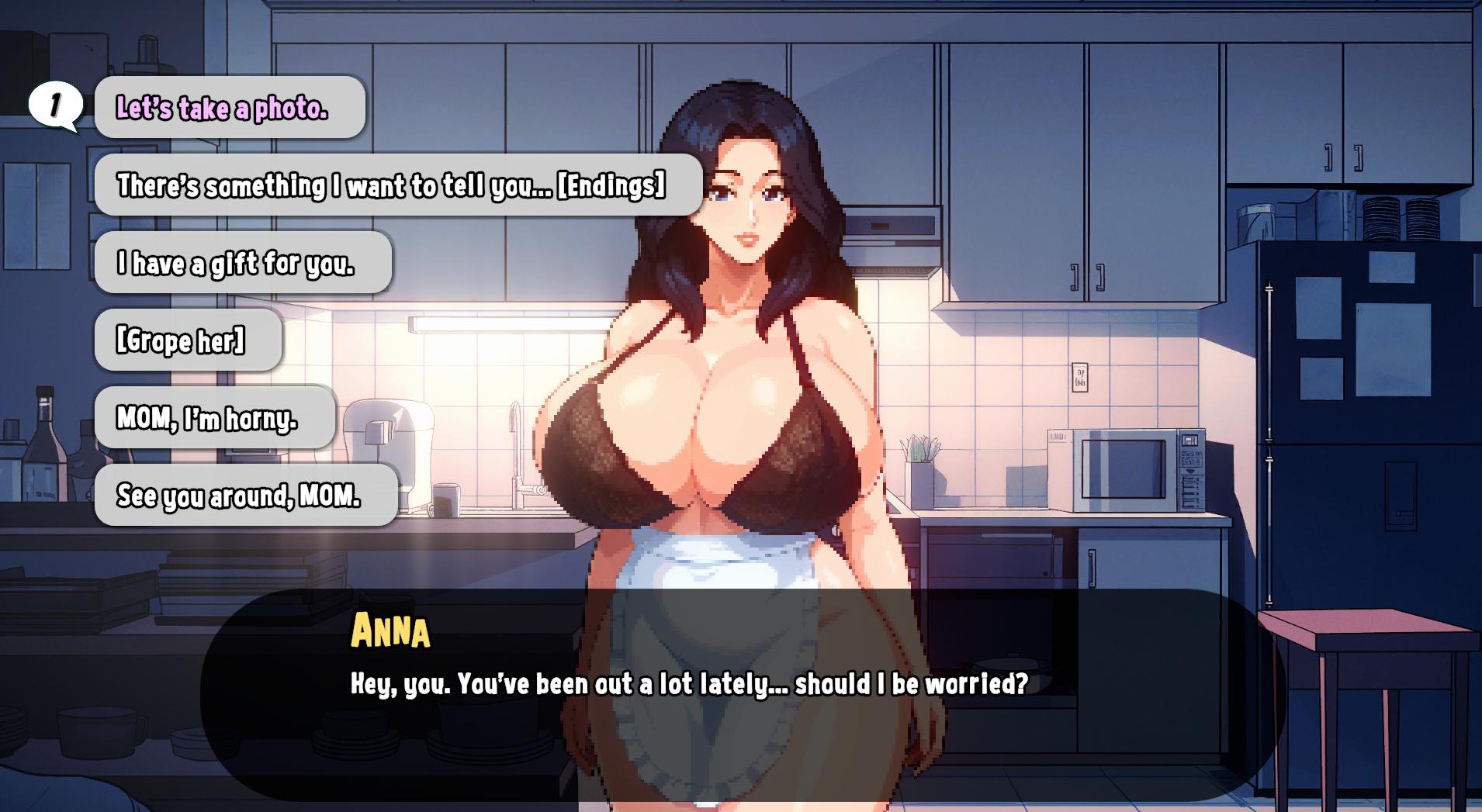
Task: Choose the "MOM, I'm horny." dialogue reply
Action: tap(214, 418)
